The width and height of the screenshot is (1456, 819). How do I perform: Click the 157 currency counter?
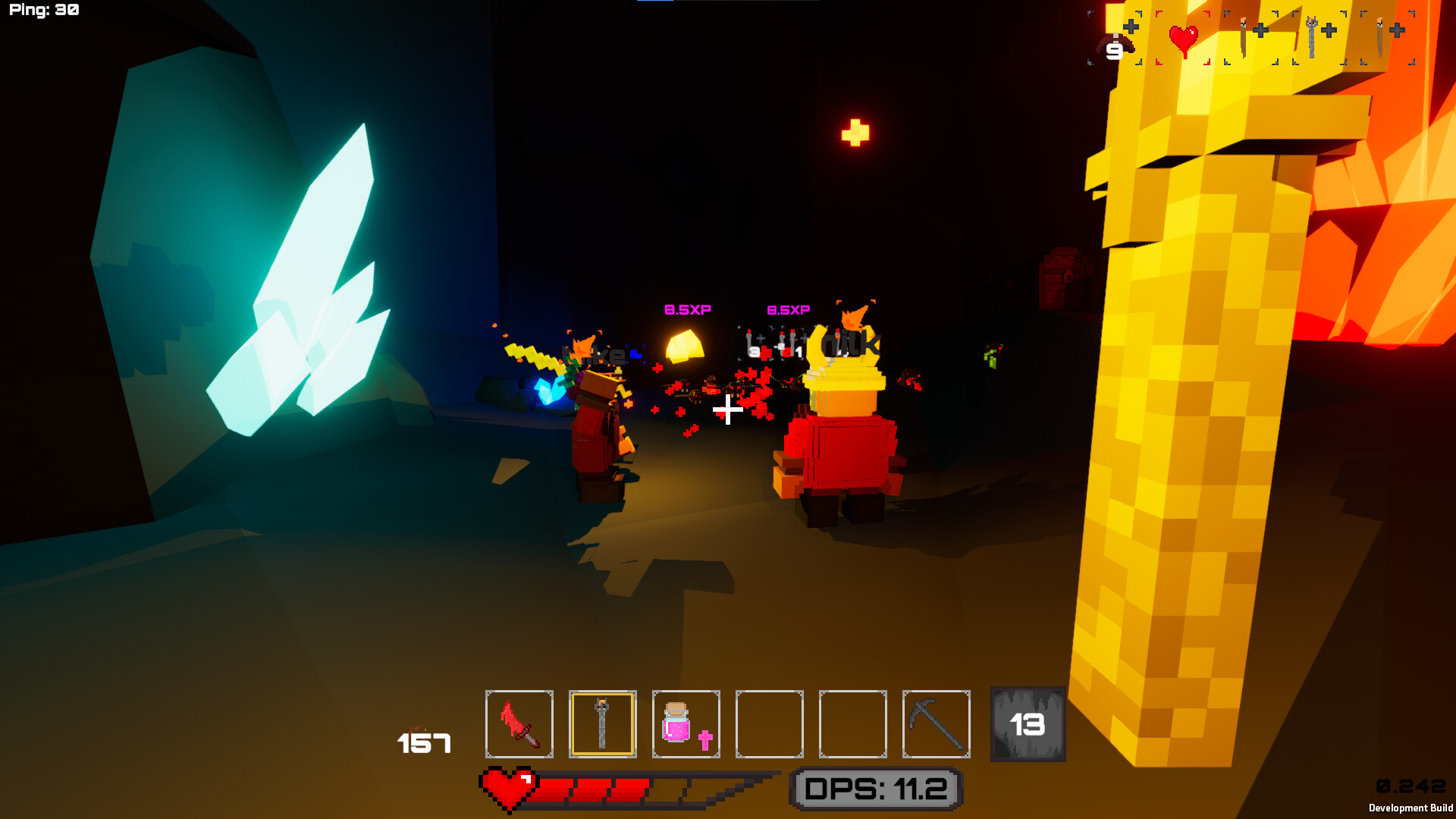click(x=423, y=744)
